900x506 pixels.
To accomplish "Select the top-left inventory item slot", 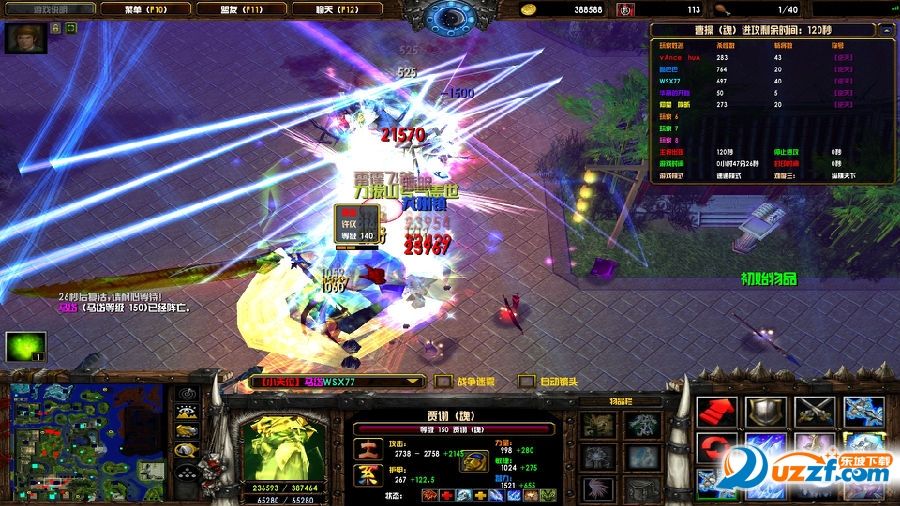I will (600, 425).
